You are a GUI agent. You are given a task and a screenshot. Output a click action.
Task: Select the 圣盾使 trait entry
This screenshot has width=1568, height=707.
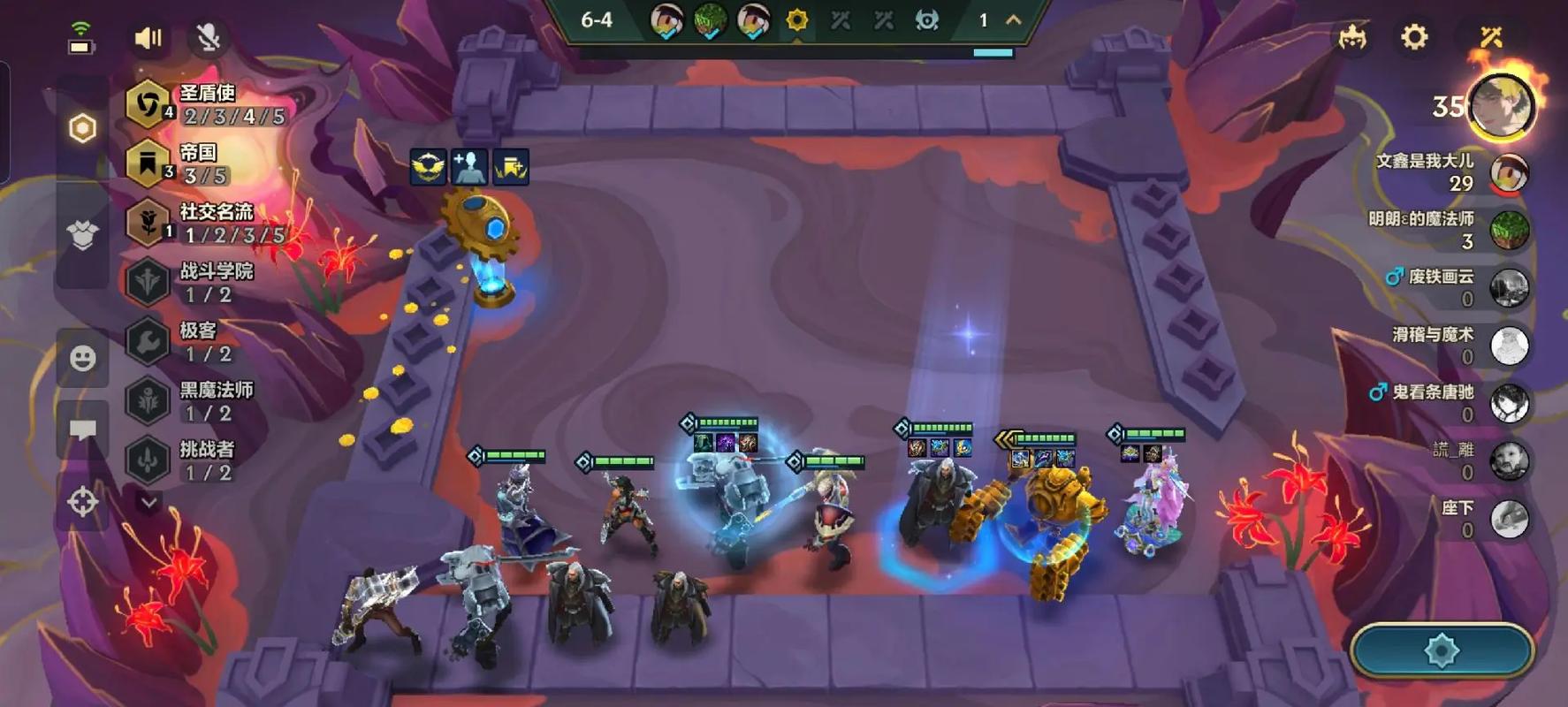tap(207, 104)
